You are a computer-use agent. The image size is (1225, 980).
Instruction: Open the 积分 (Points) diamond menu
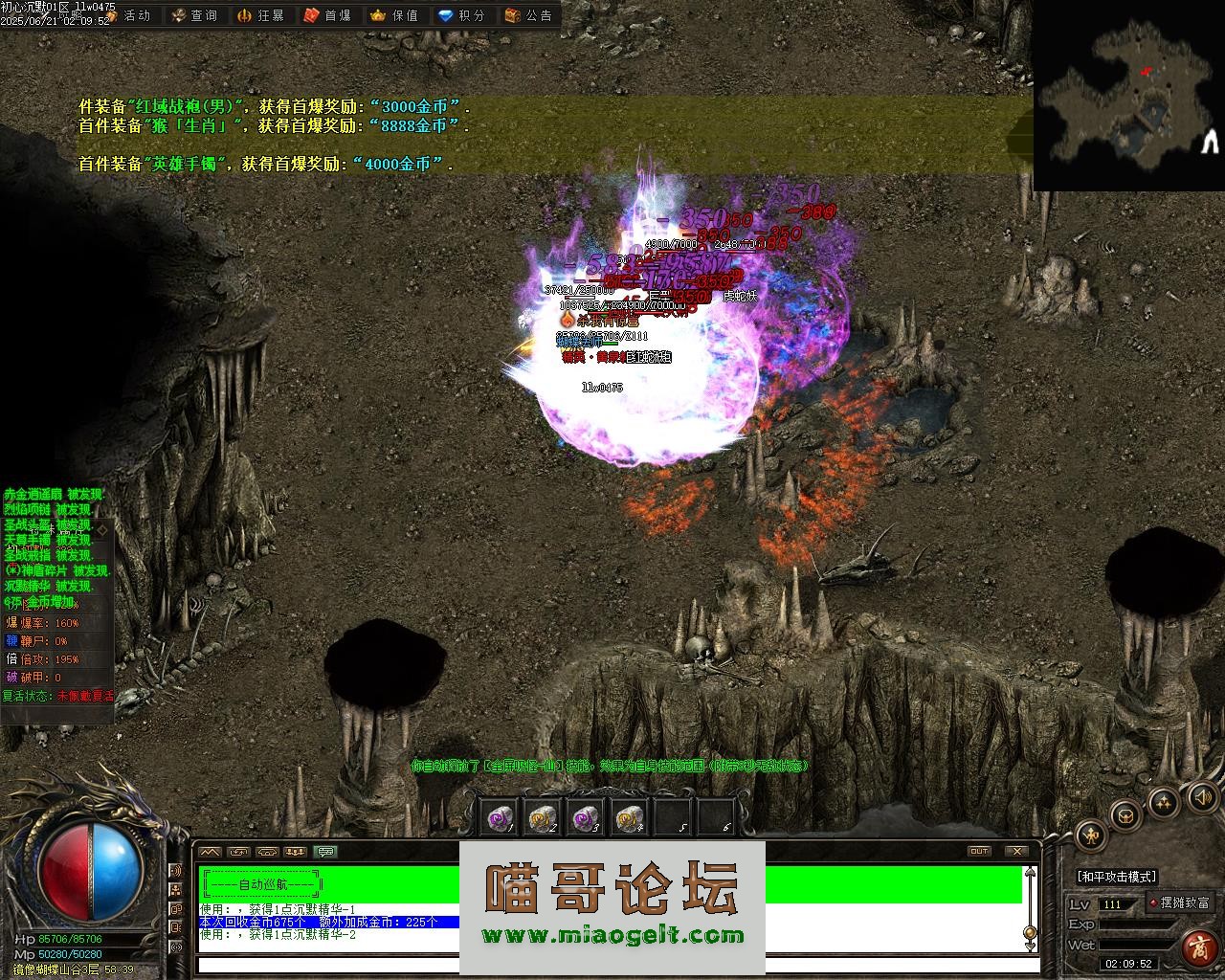click(461, 15)
